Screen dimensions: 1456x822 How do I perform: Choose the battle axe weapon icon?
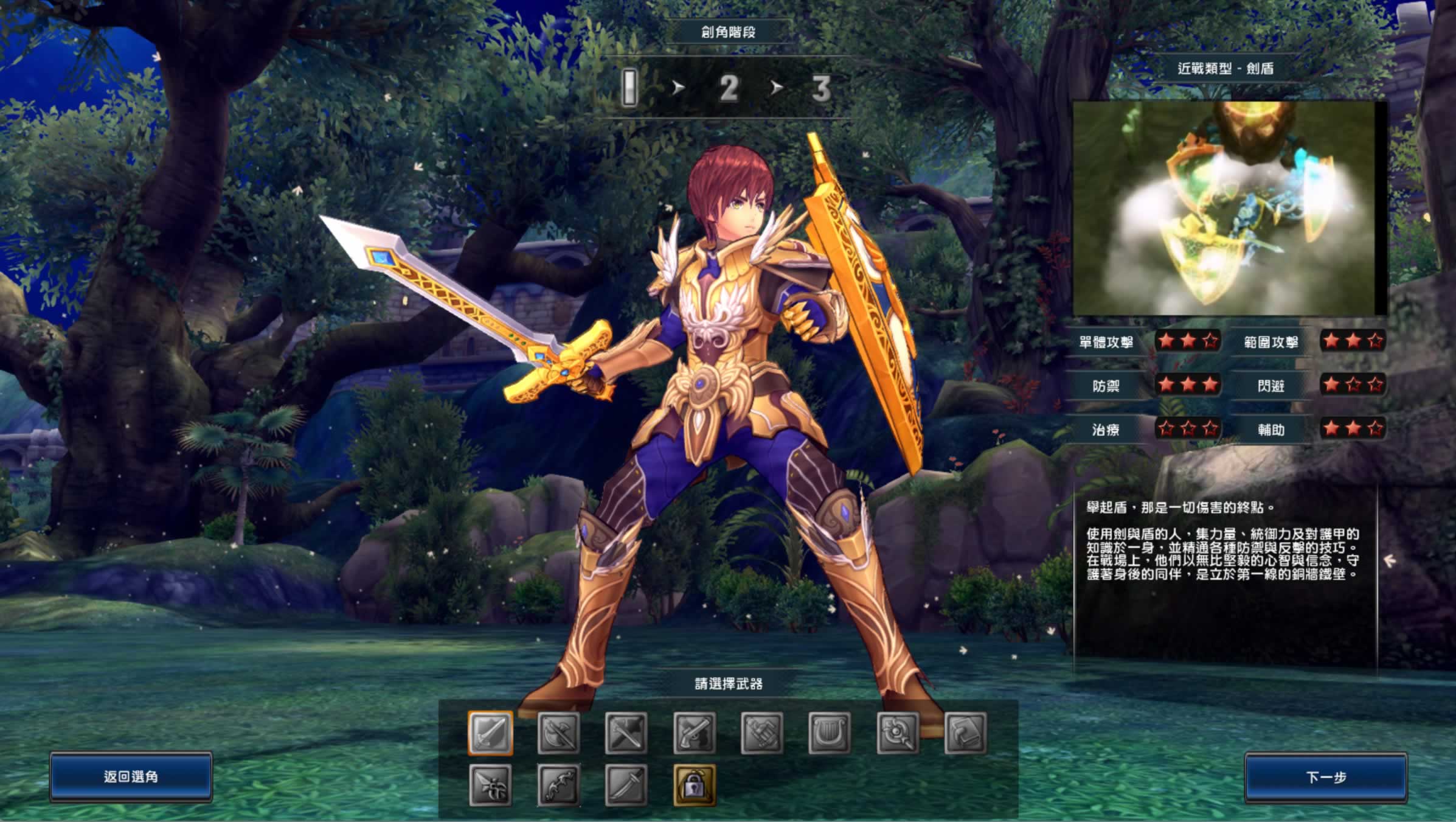[558, 733]
